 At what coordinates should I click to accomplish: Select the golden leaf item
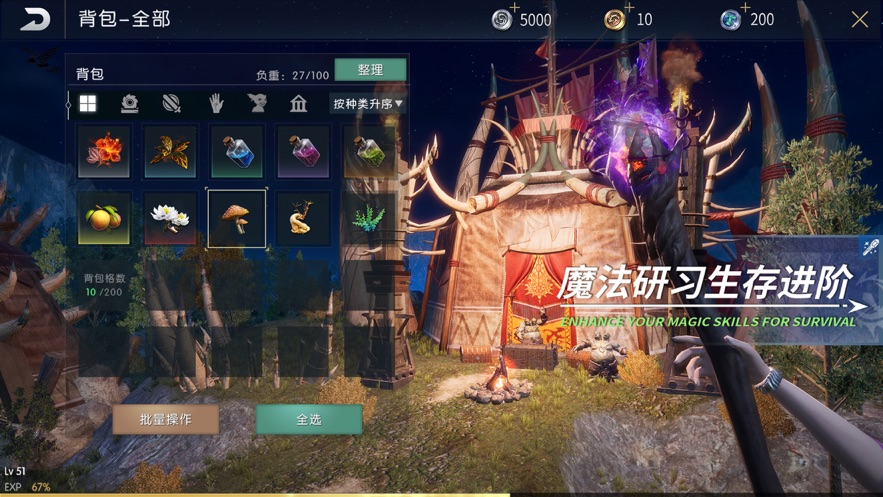(170, 151)
